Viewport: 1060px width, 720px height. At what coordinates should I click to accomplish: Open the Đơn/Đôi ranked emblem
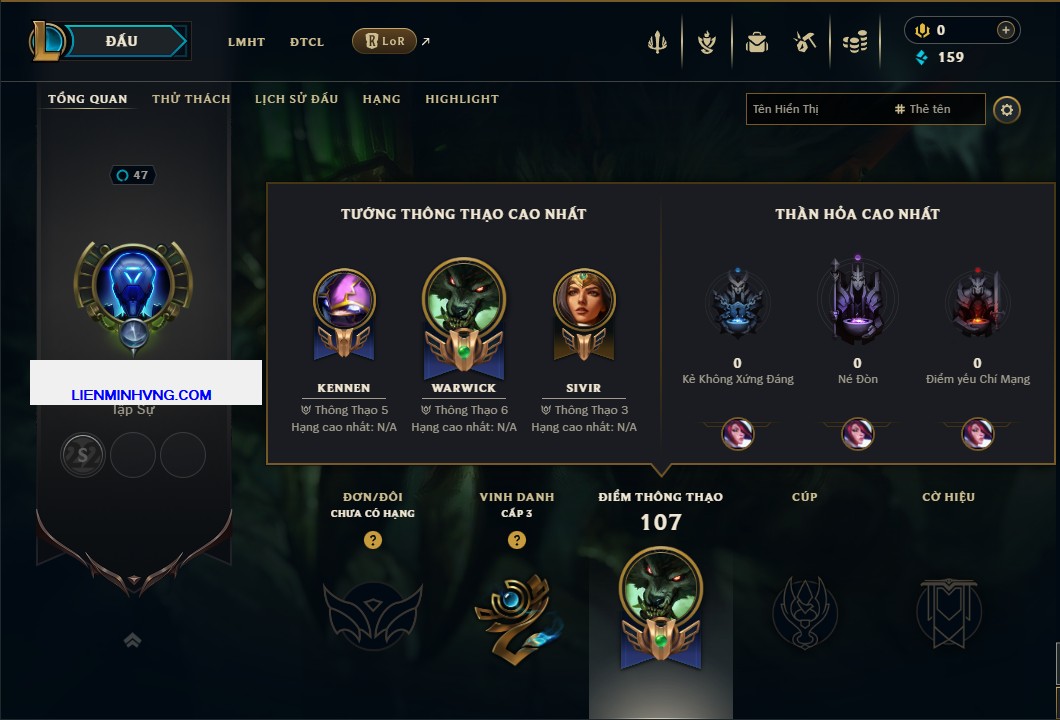pos(372,612)
